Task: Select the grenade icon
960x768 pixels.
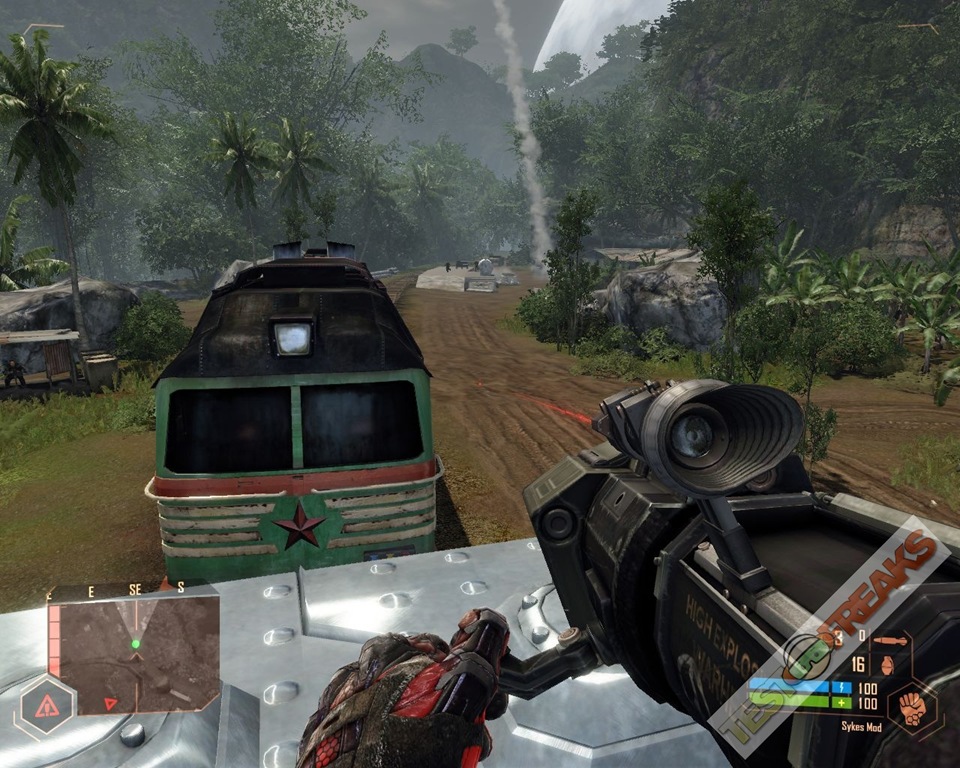Action: coord(886,666)
